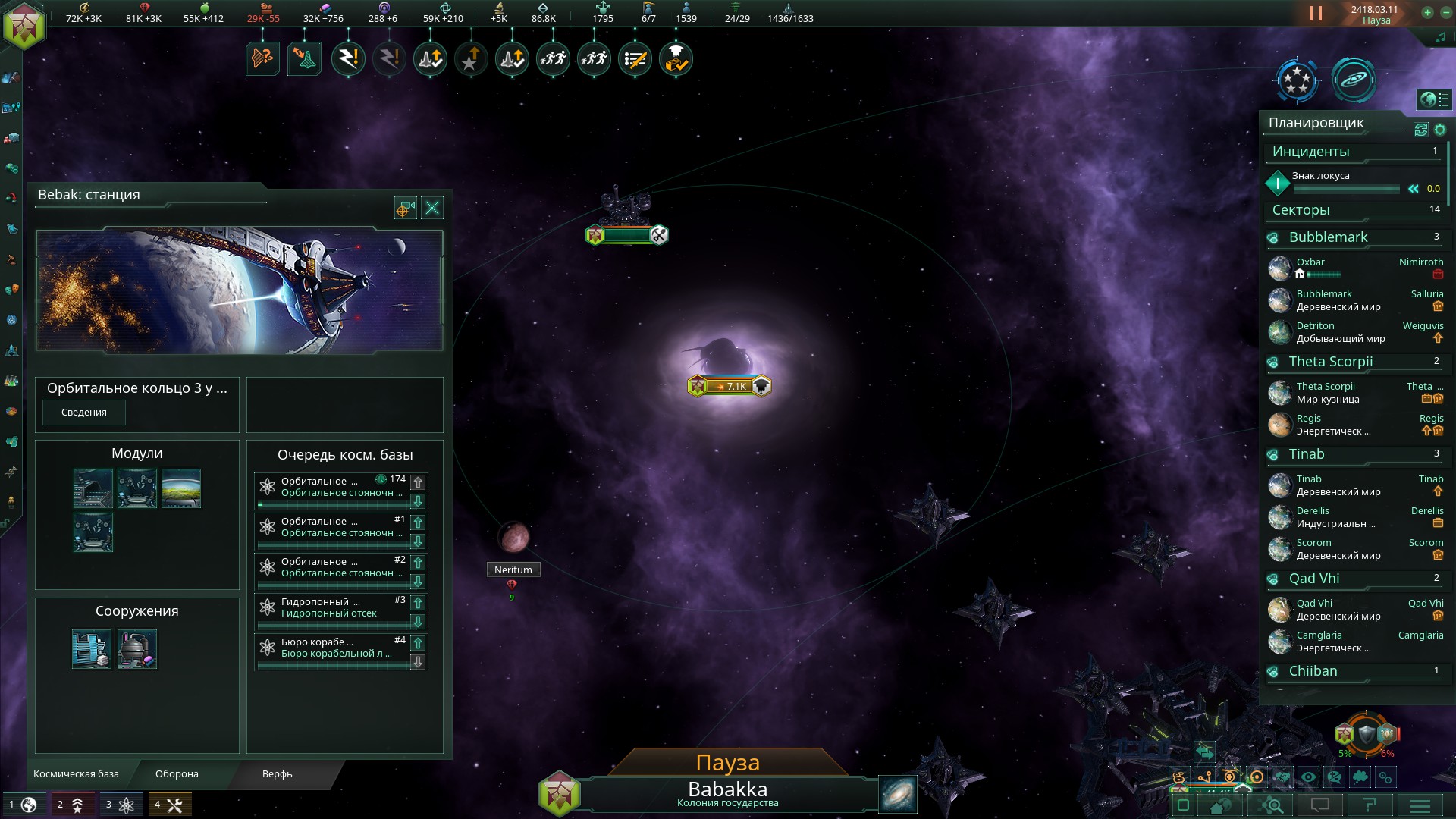Viewport: 1456px width, 819px height.
Task: Select control group 4 with wrench icon
Action: pyautogui.click(x=169, y=805)
